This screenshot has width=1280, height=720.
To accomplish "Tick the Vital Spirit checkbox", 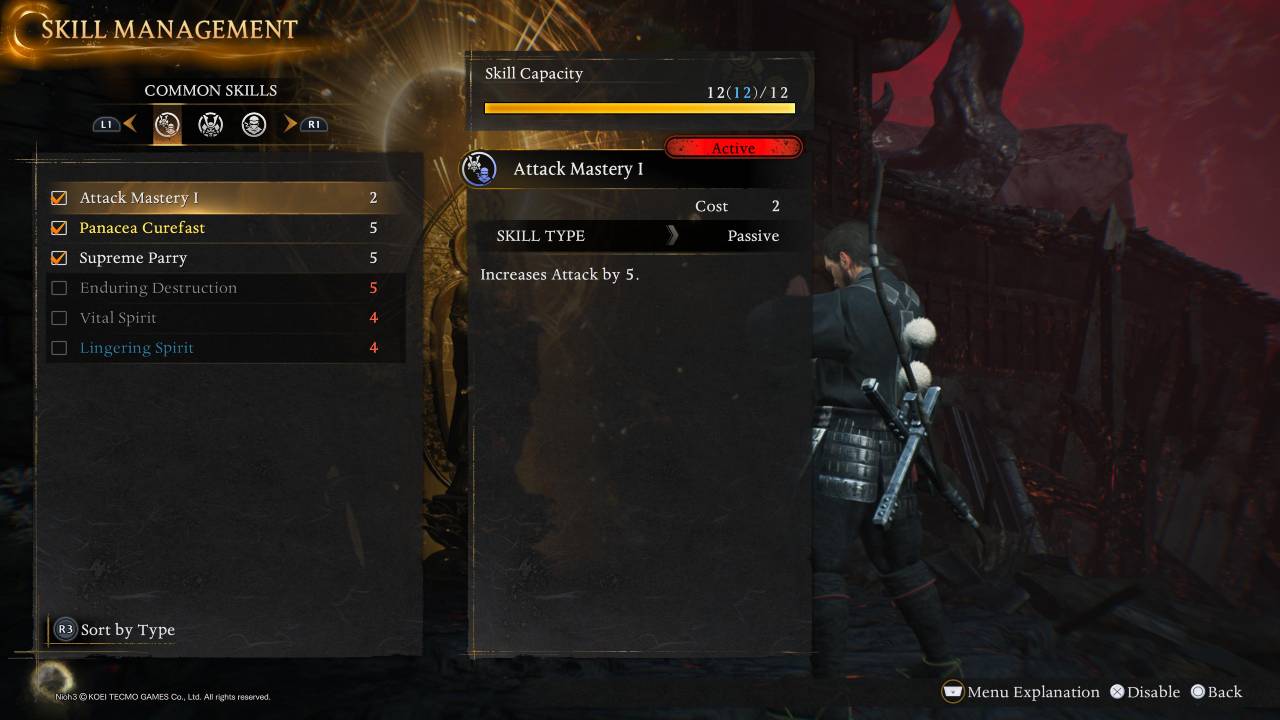I will coord(59,318).
